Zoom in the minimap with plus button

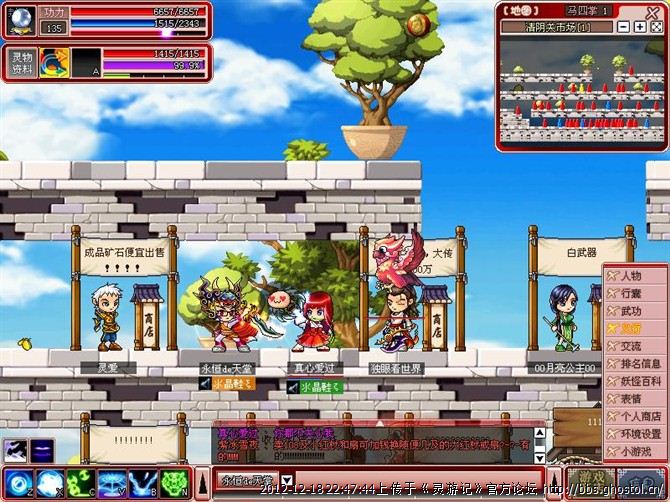[640, 27]
